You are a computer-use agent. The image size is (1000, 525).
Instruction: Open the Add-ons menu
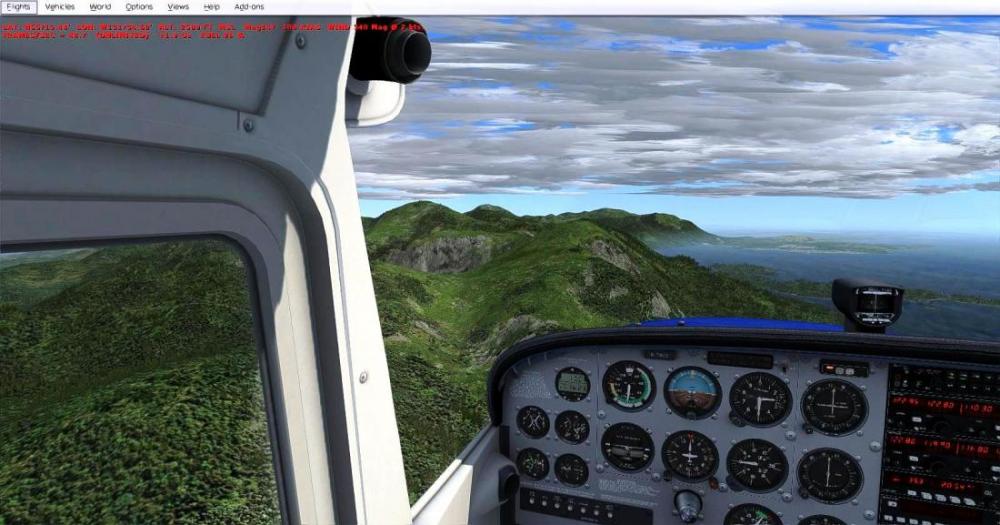coord(249,7)
